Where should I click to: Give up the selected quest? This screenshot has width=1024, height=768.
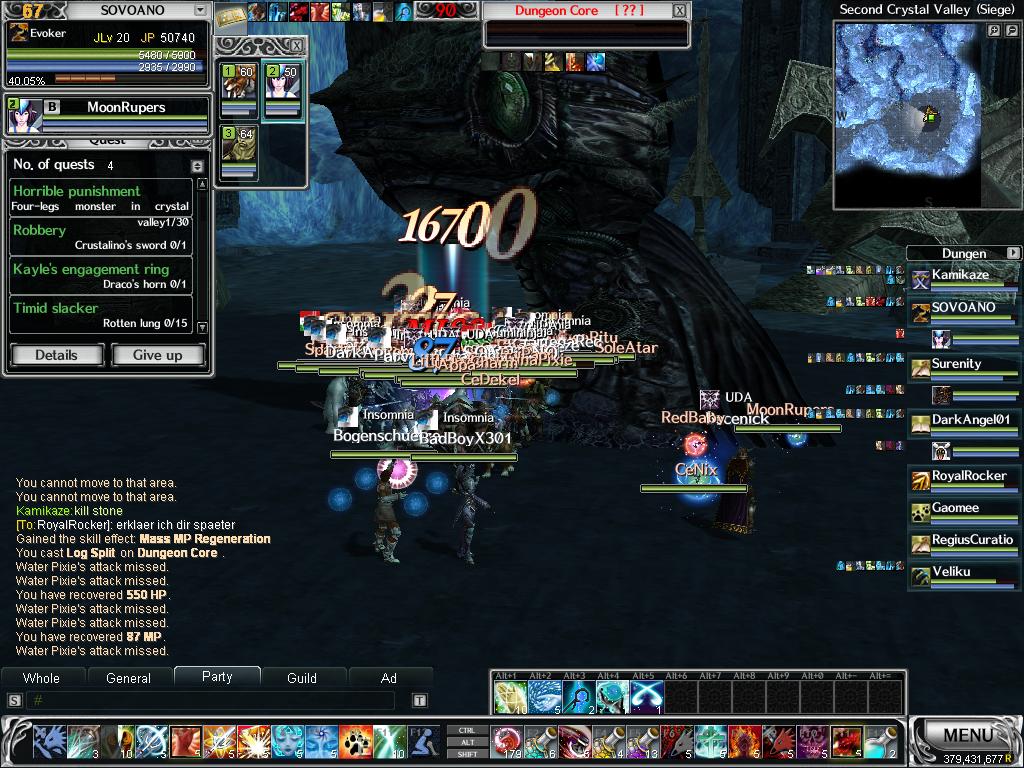click(x=157, y=355)
